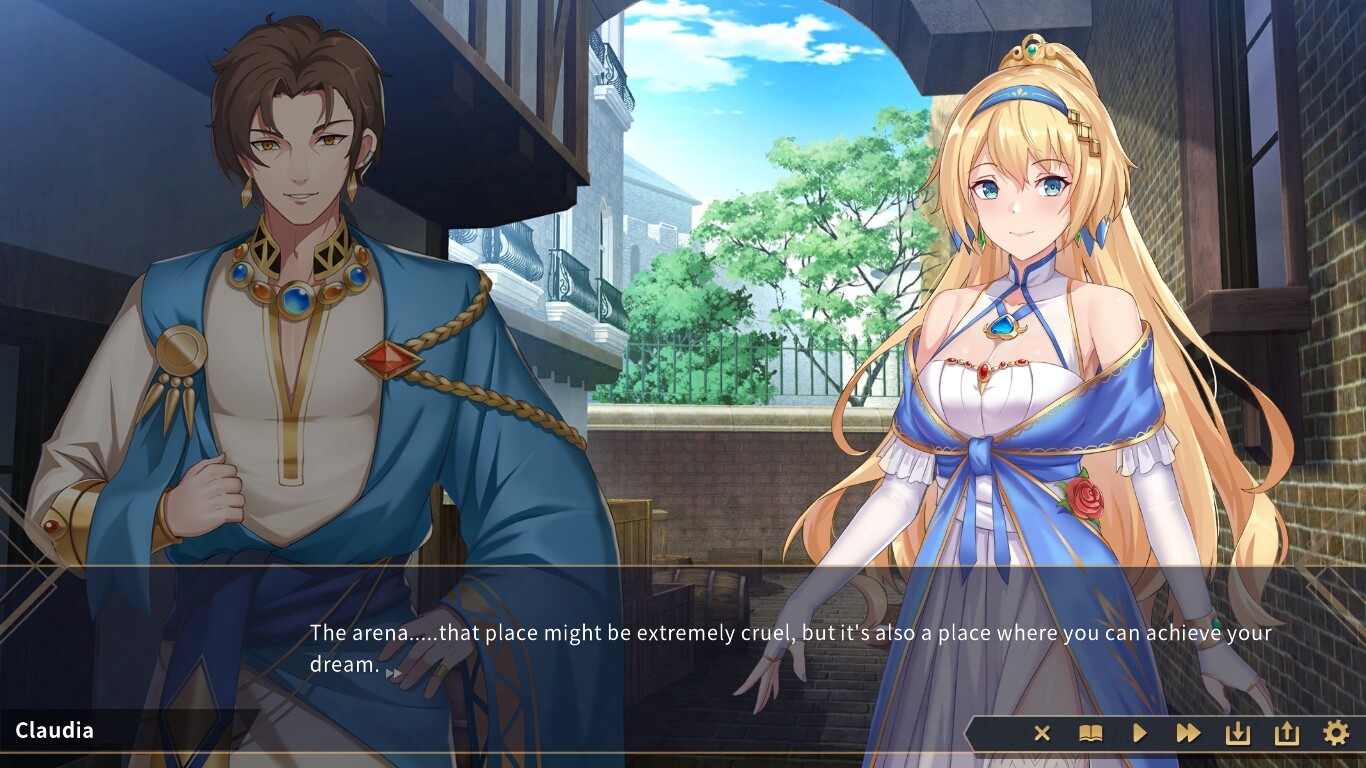Fast-forward dialogue with the double arrow

[x=1188, y=734]
